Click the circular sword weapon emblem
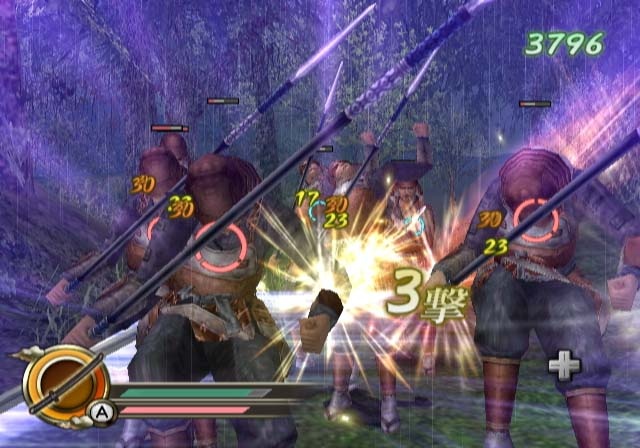 coord(66,382)
